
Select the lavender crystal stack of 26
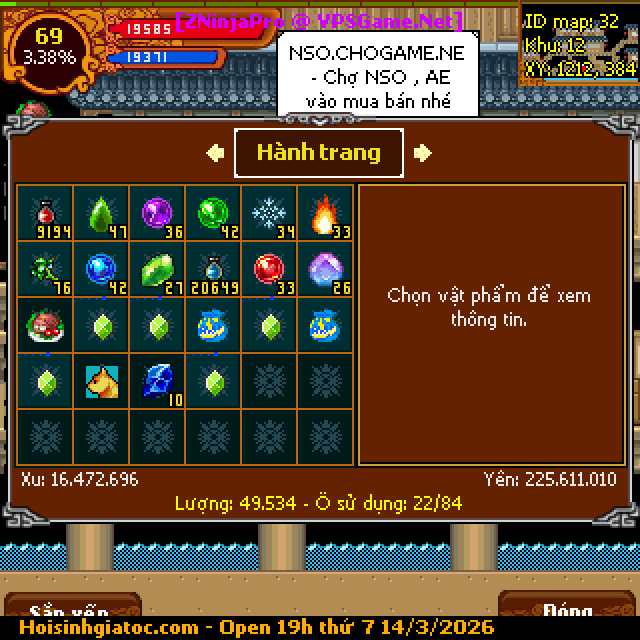325,269
